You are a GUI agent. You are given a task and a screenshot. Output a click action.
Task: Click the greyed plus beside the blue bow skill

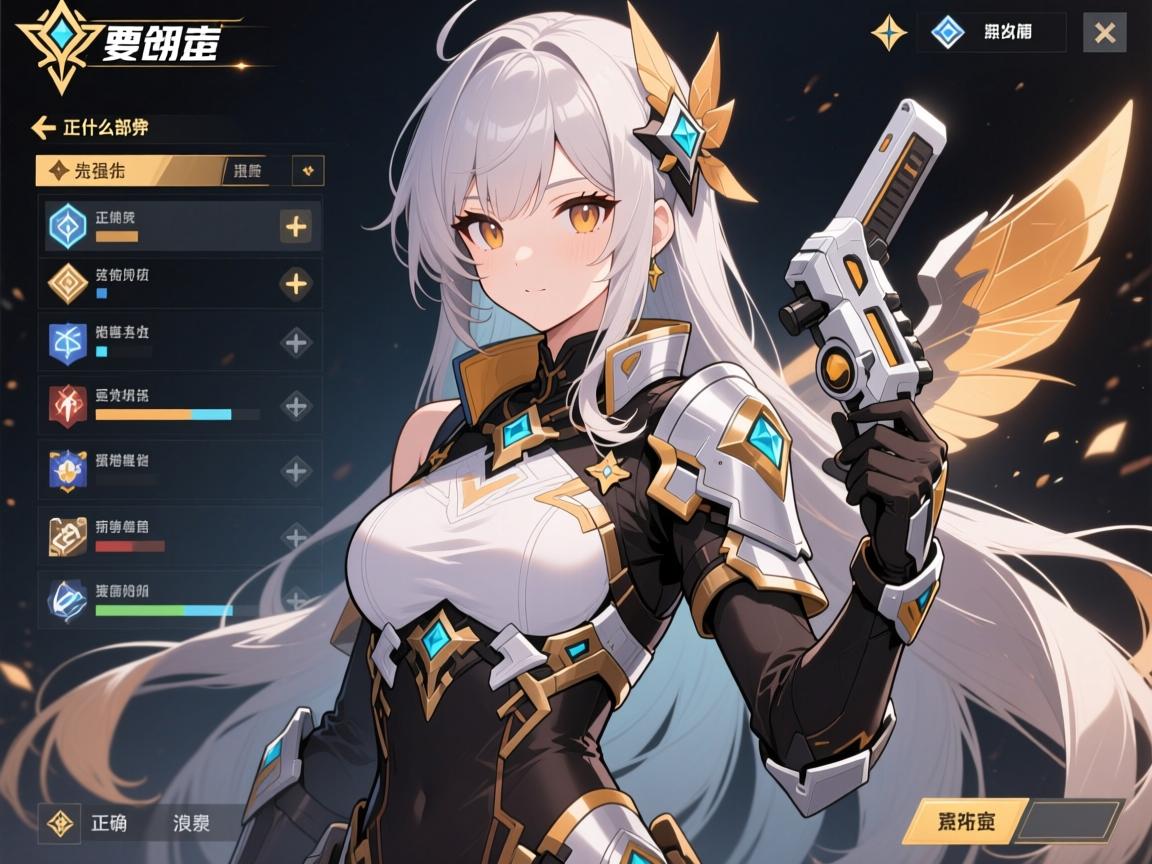tap(296, 342)
